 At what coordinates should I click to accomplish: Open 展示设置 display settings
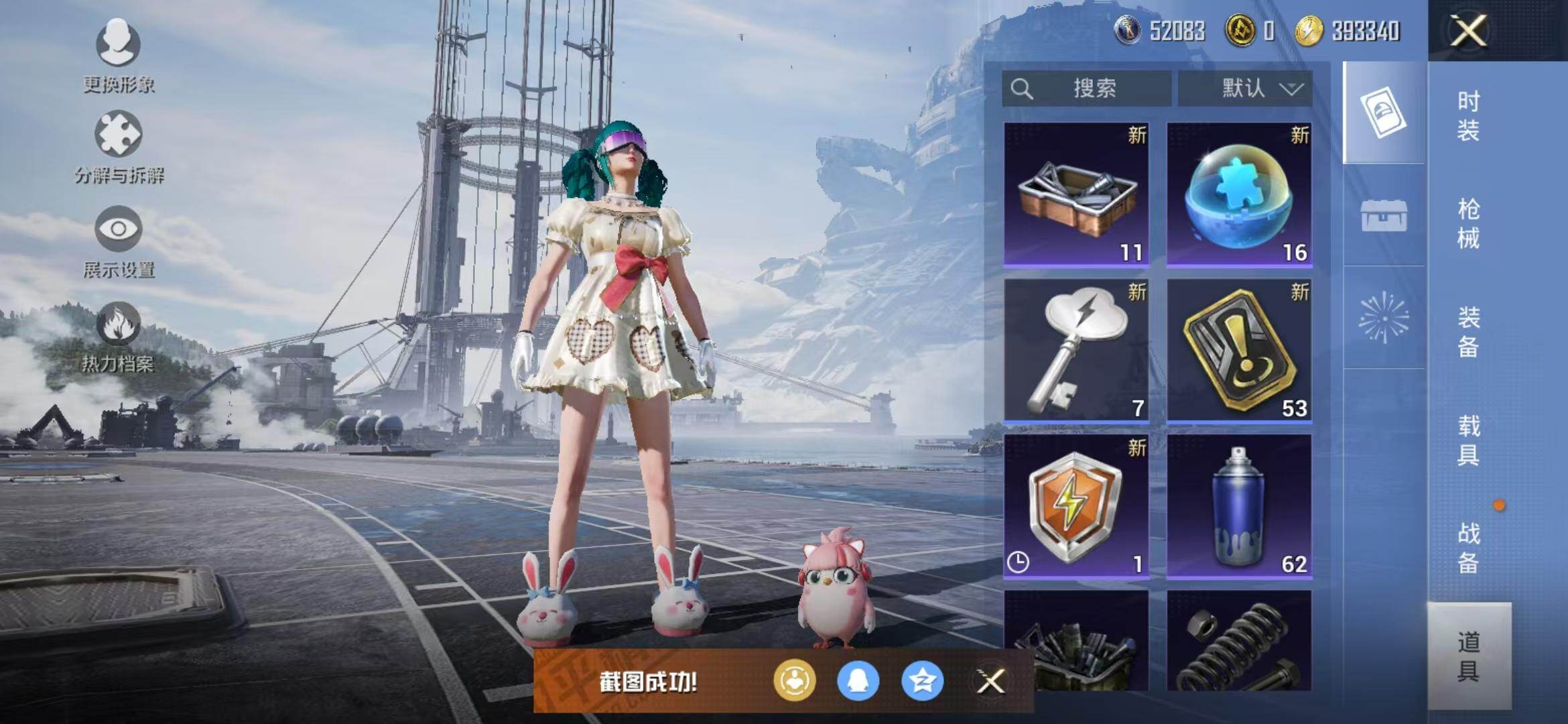coord(119,241)
